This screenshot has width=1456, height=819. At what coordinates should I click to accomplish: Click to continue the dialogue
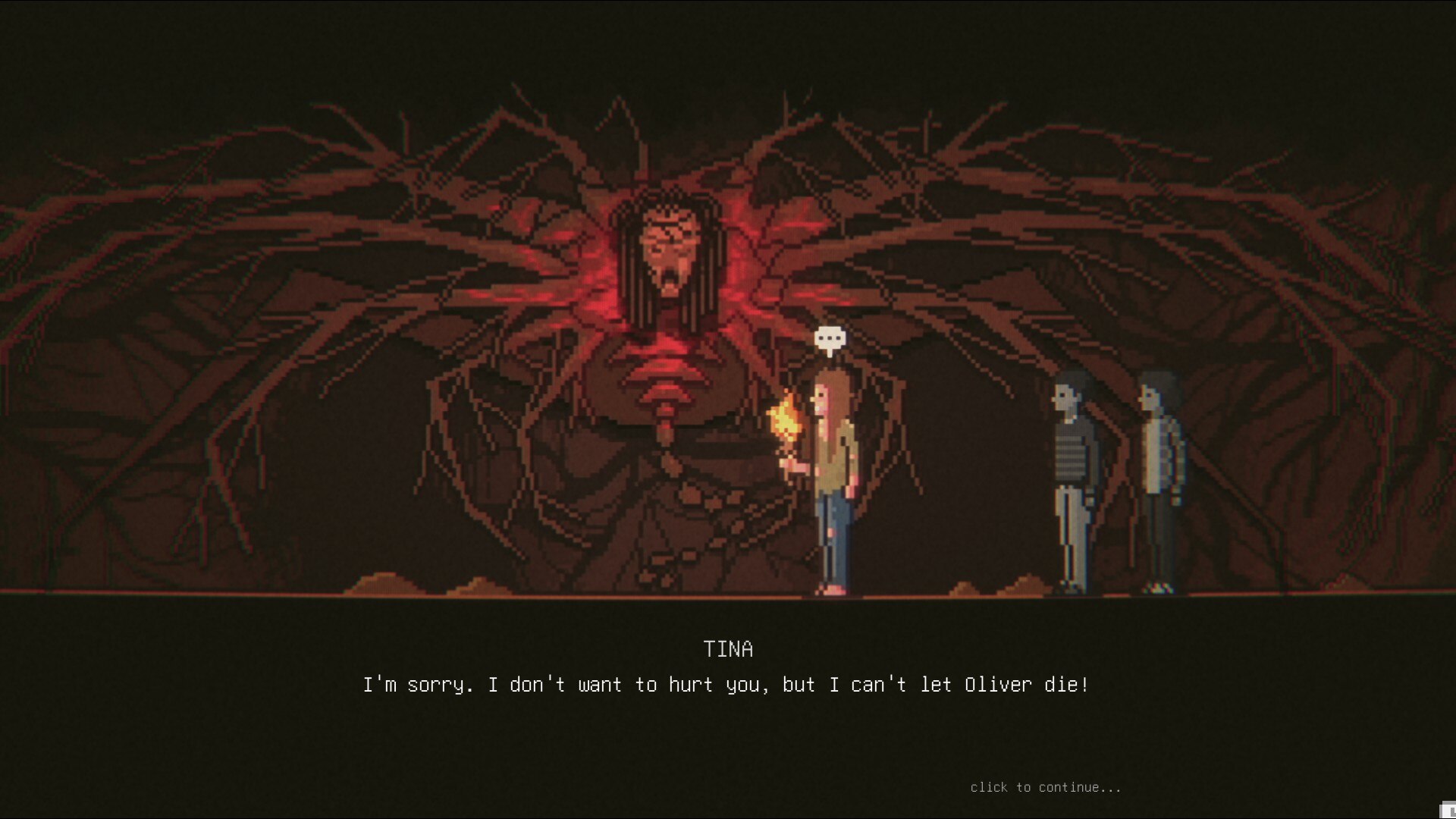pos(1045,787)
